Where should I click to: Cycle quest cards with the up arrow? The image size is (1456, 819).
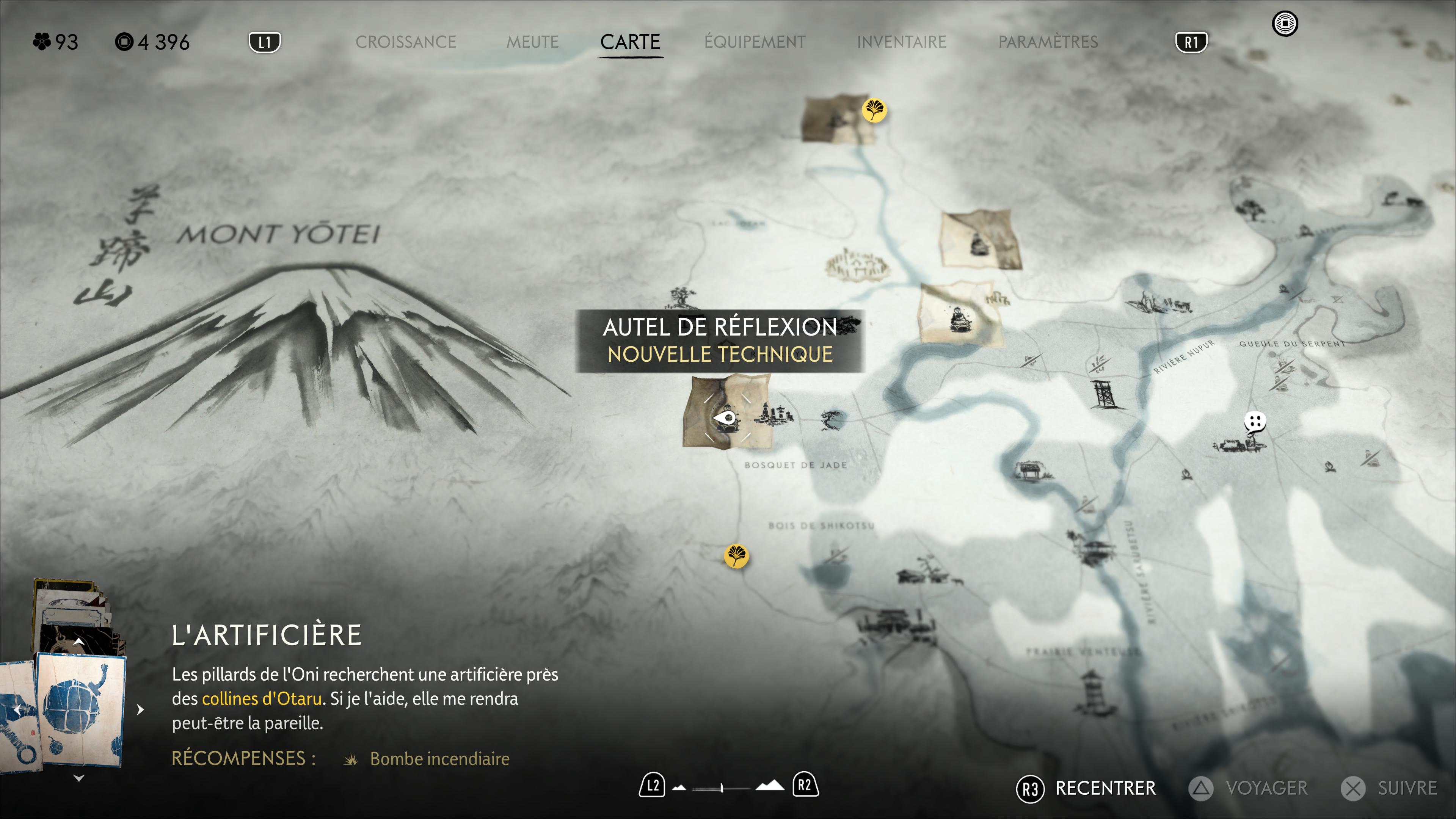pos(79,642)
